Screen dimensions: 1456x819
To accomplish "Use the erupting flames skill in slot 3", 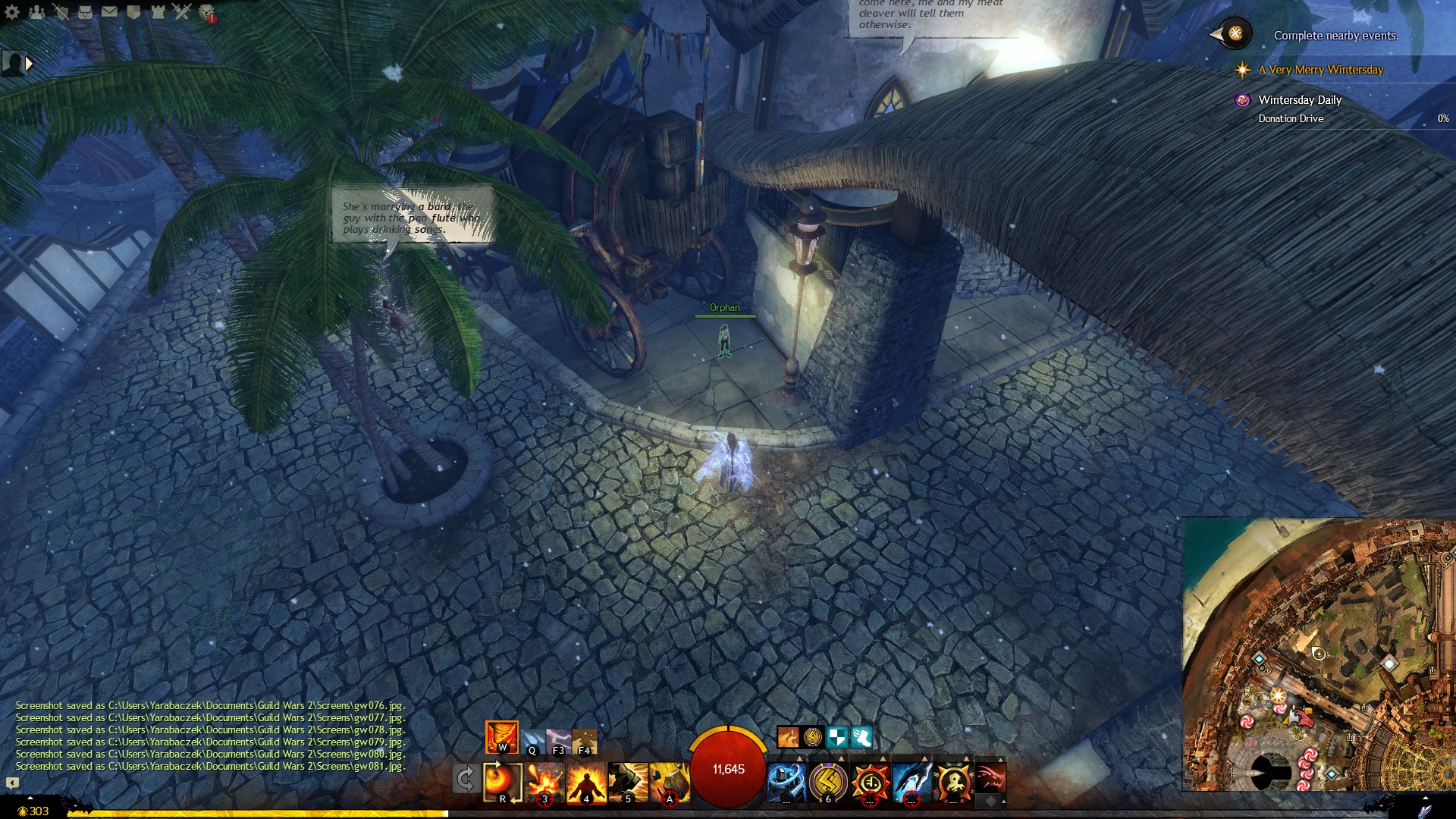I will (x=545, y=782).
